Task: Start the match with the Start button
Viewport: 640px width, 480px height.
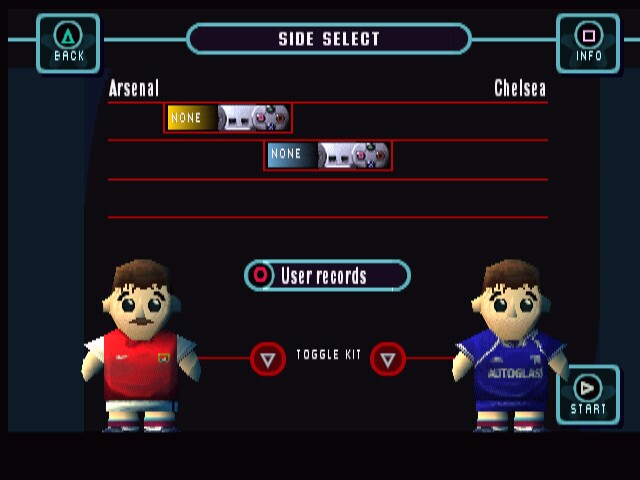Action: point(588,394)
